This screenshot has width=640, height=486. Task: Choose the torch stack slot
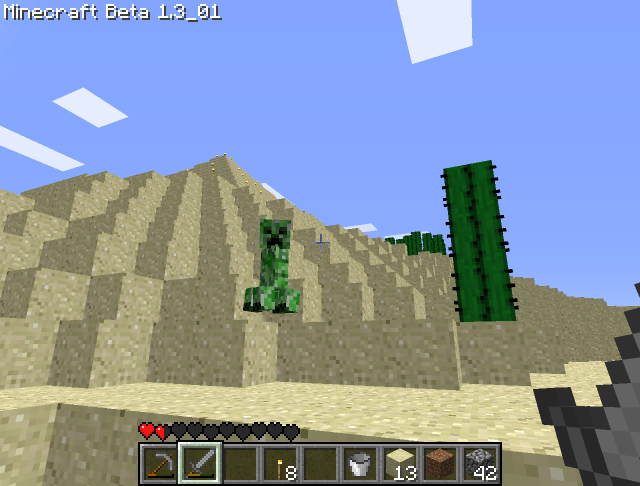(x=280, y=464)
